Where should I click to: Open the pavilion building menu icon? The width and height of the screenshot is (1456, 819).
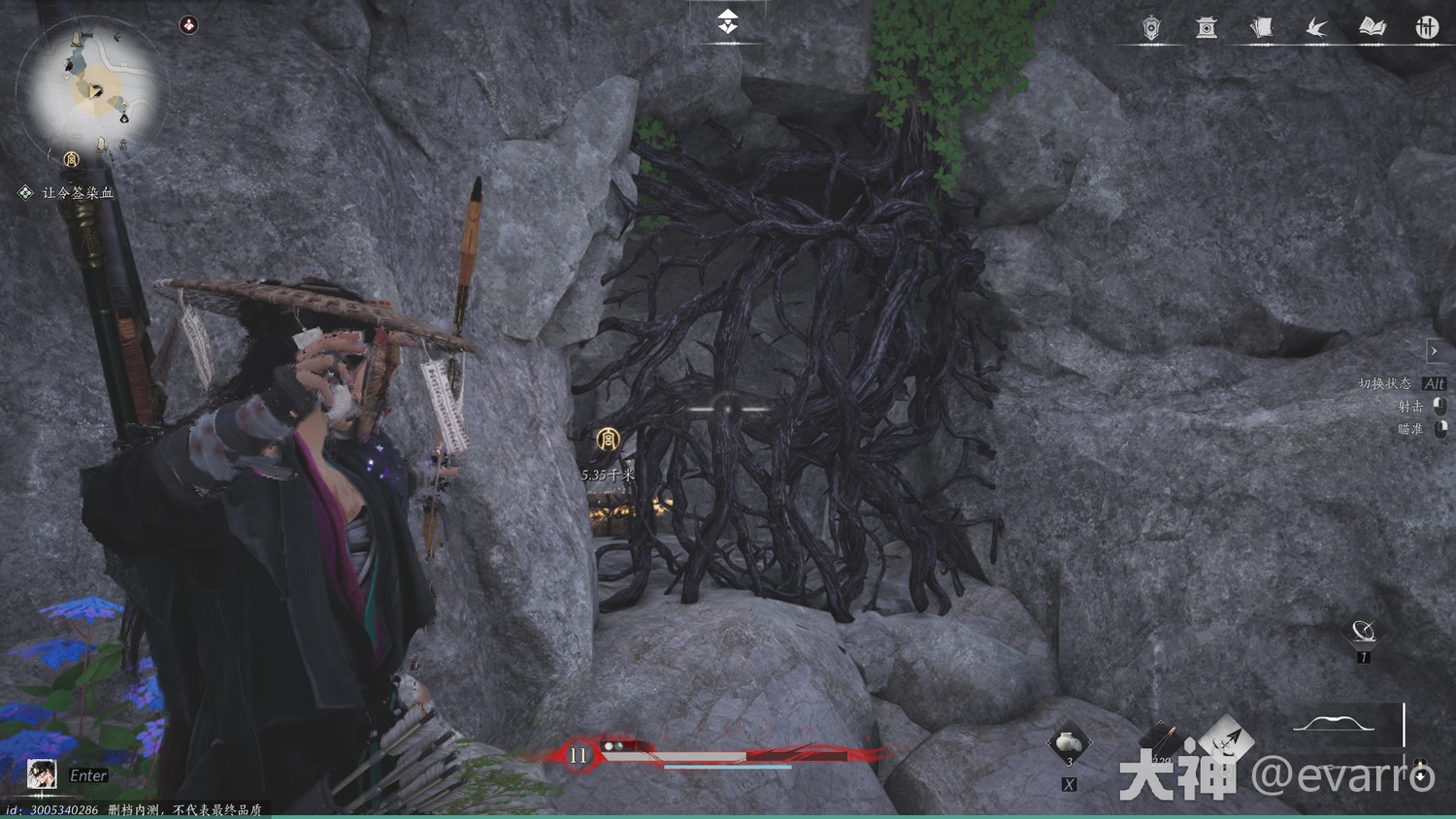pos(1207,28)
